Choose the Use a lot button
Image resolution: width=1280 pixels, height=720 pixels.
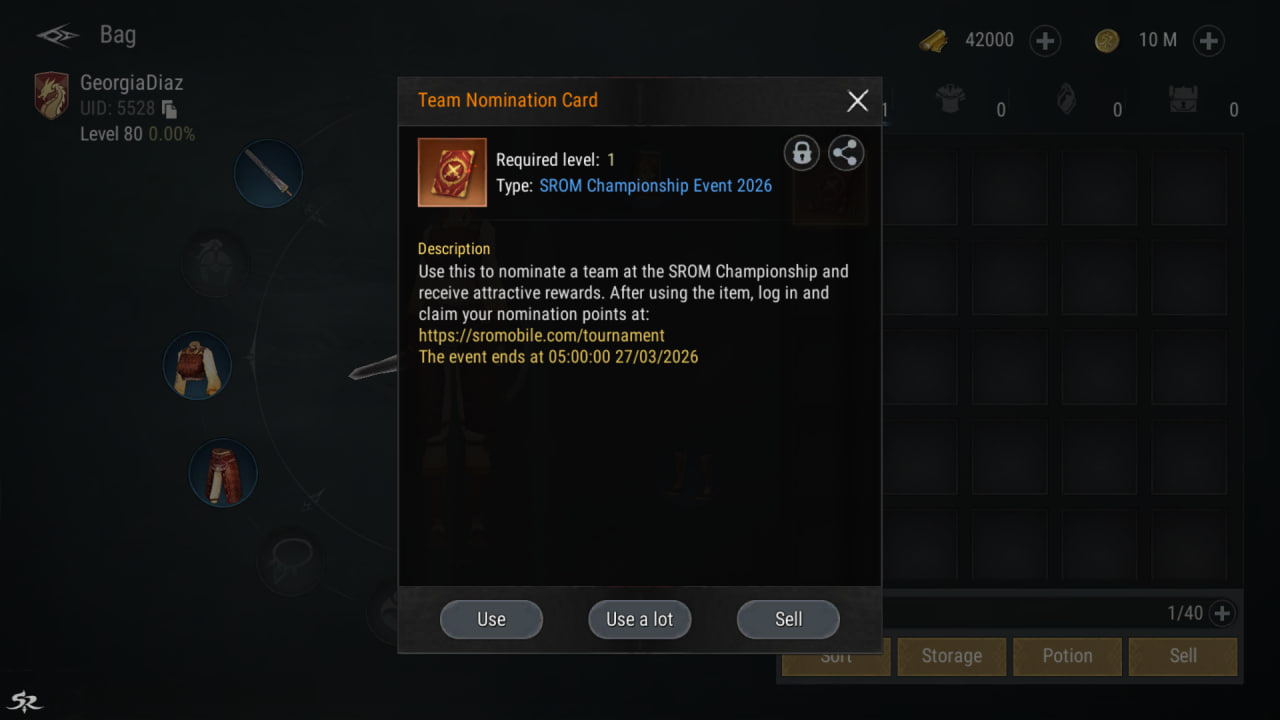click(640, 619)
